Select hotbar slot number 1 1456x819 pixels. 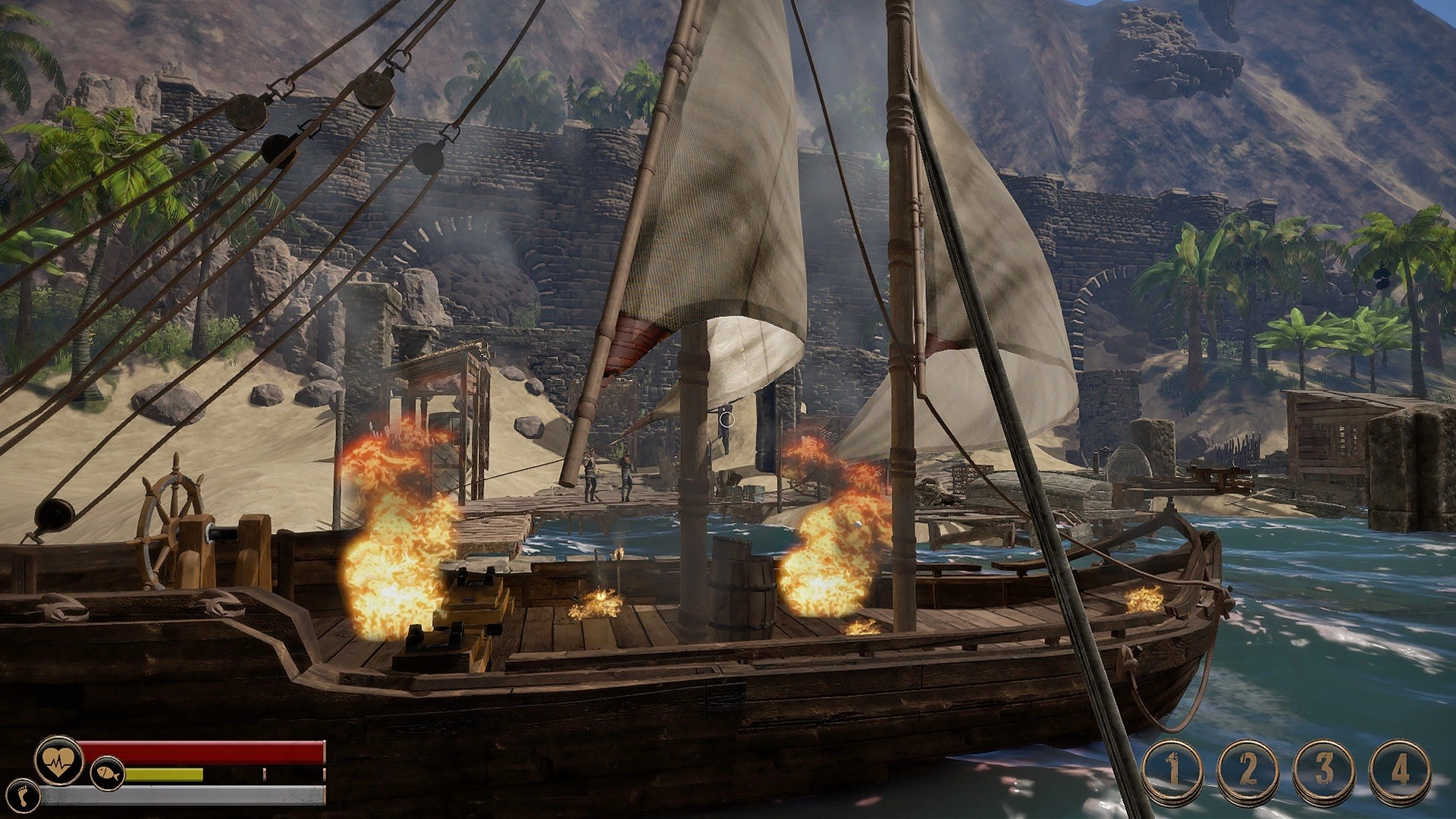coord(1172,771)
